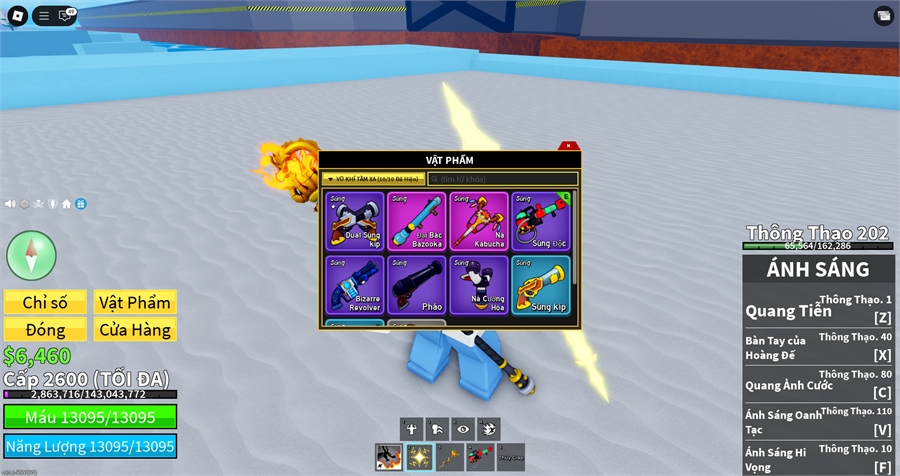This screenshot has height=476, width=900.
Task: Click the green compass icon
Action: point(32,255)
